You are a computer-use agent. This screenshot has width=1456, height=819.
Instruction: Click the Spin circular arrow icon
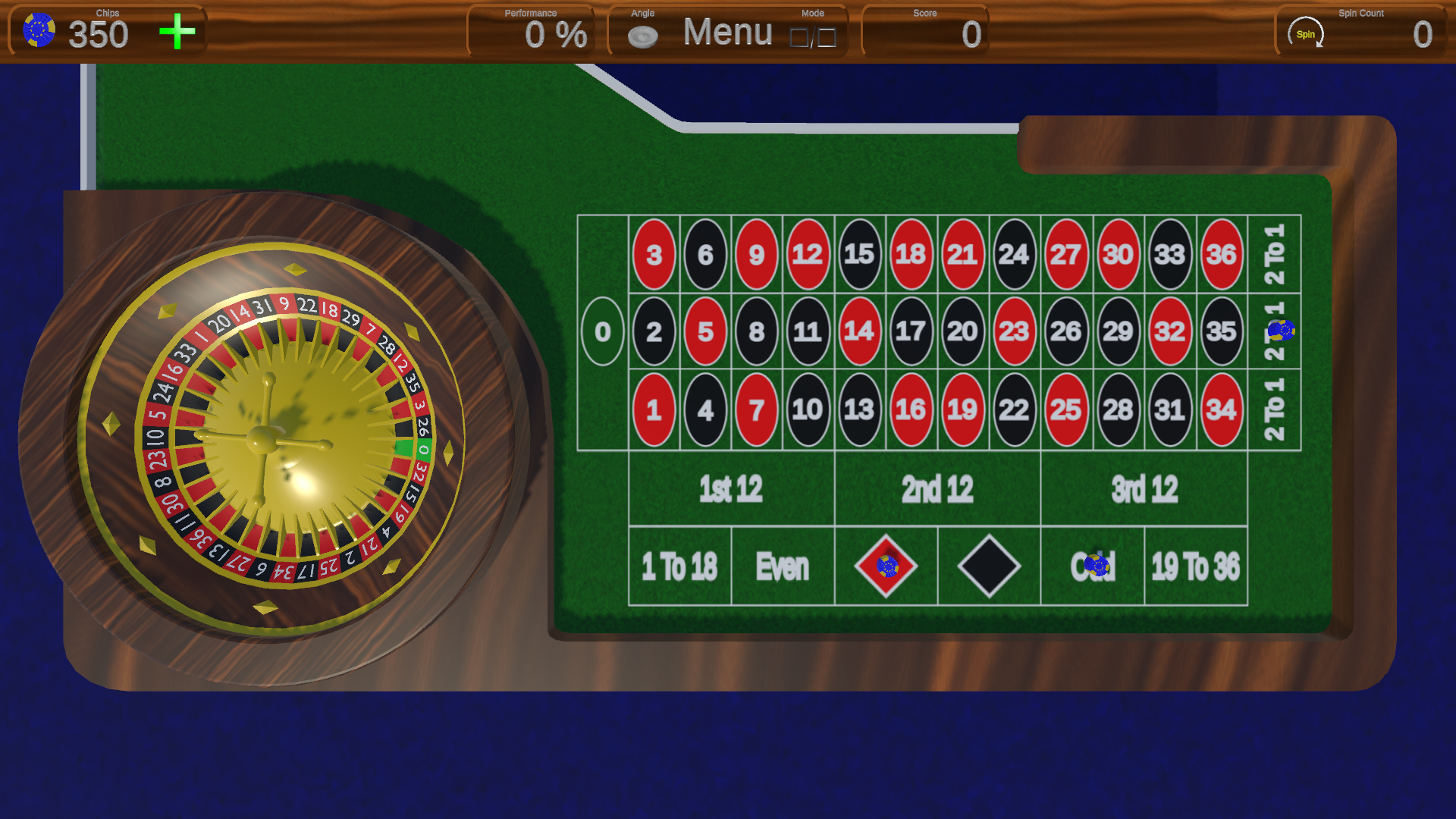click(1306, 33)
